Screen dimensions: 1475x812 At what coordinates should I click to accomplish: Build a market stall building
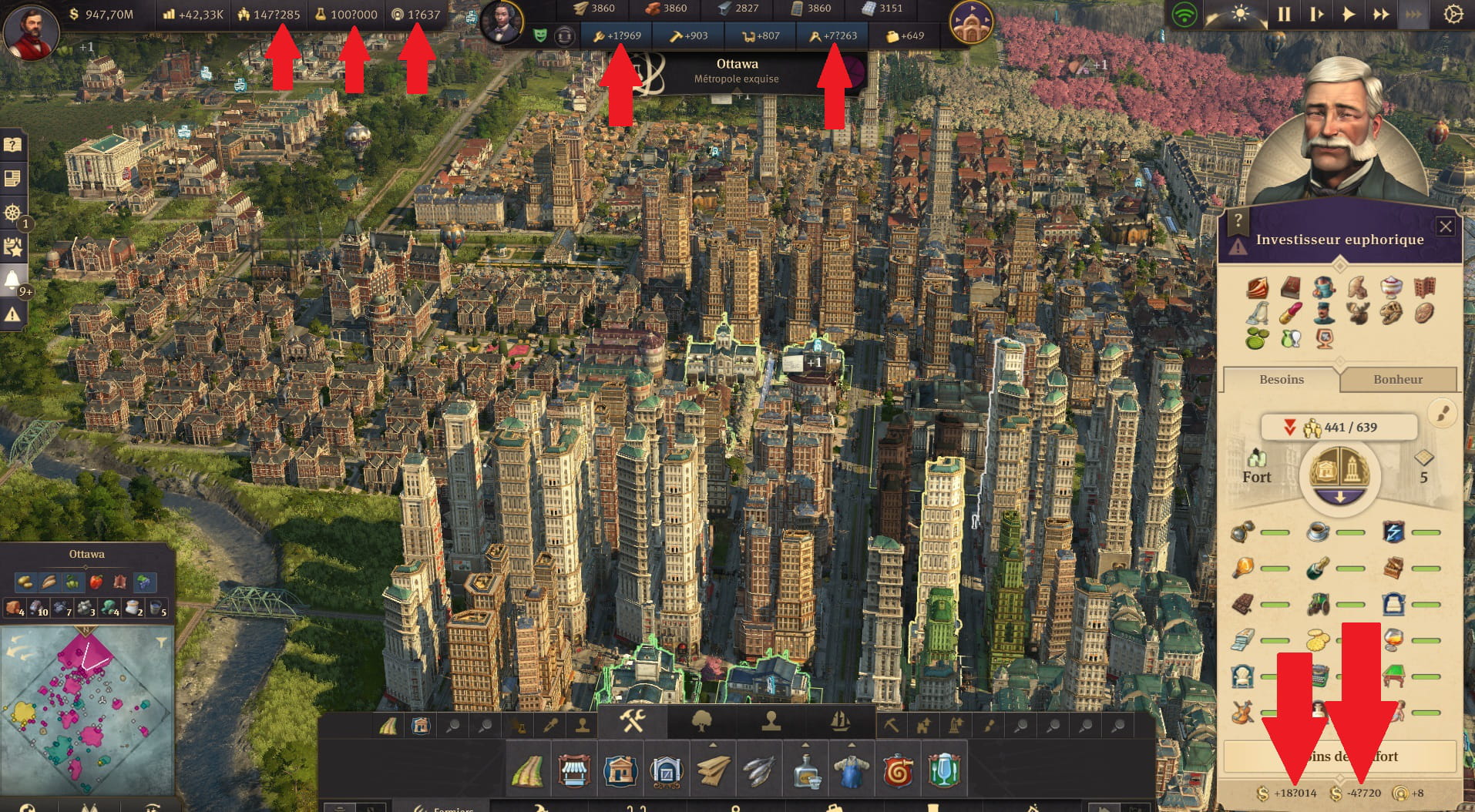click(x=574, y=770)
